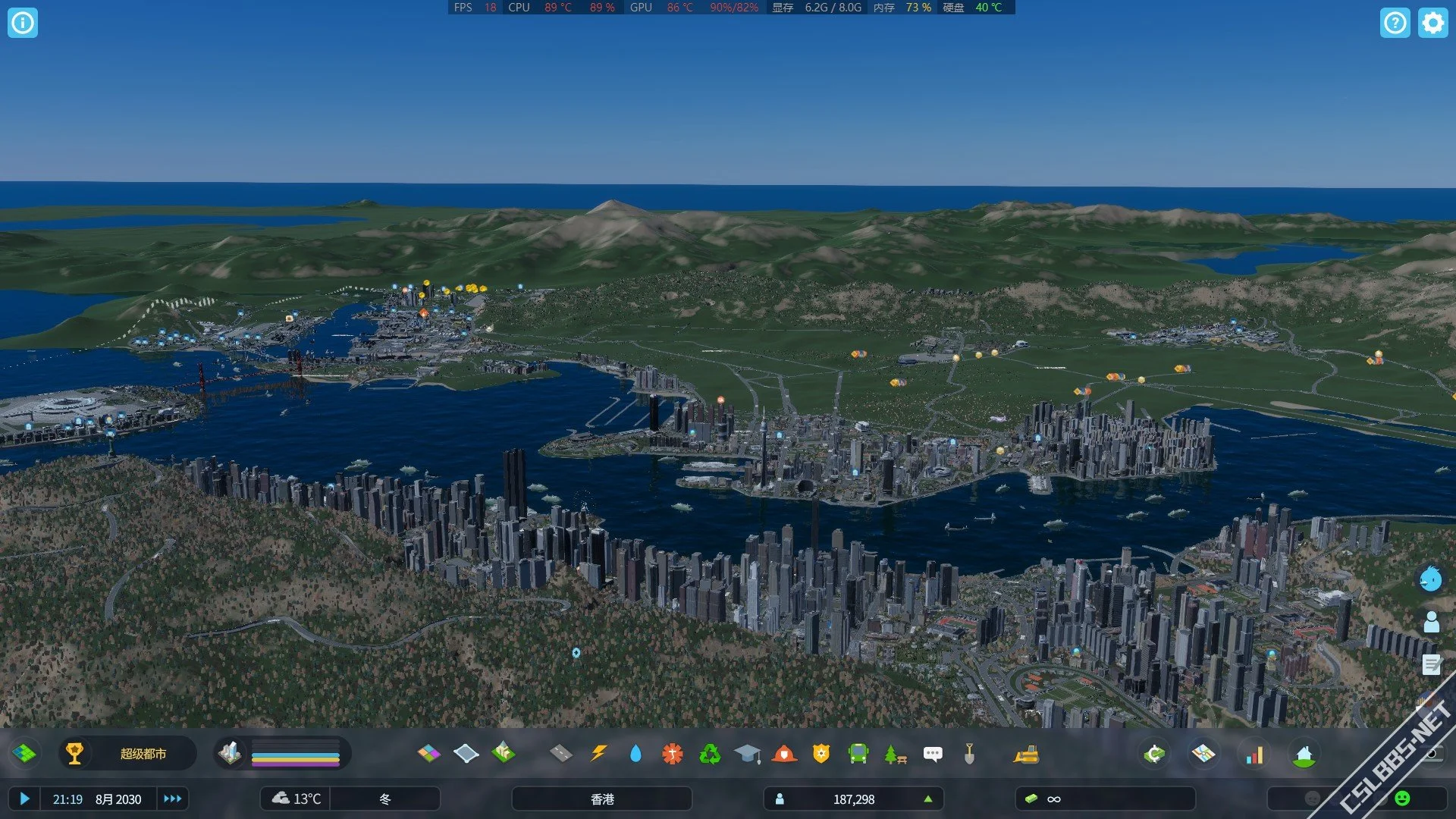1456x819 pixels.
Task: Open the info views panel
Action: pos(23,23)
